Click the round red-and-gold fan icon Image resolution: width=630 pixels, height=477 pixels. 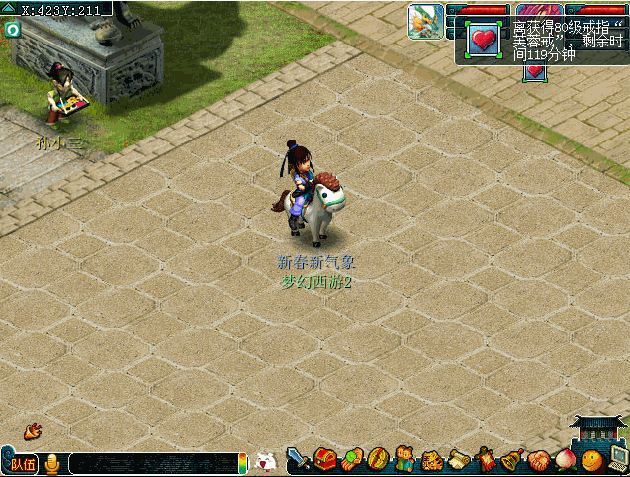pos(378,461)
